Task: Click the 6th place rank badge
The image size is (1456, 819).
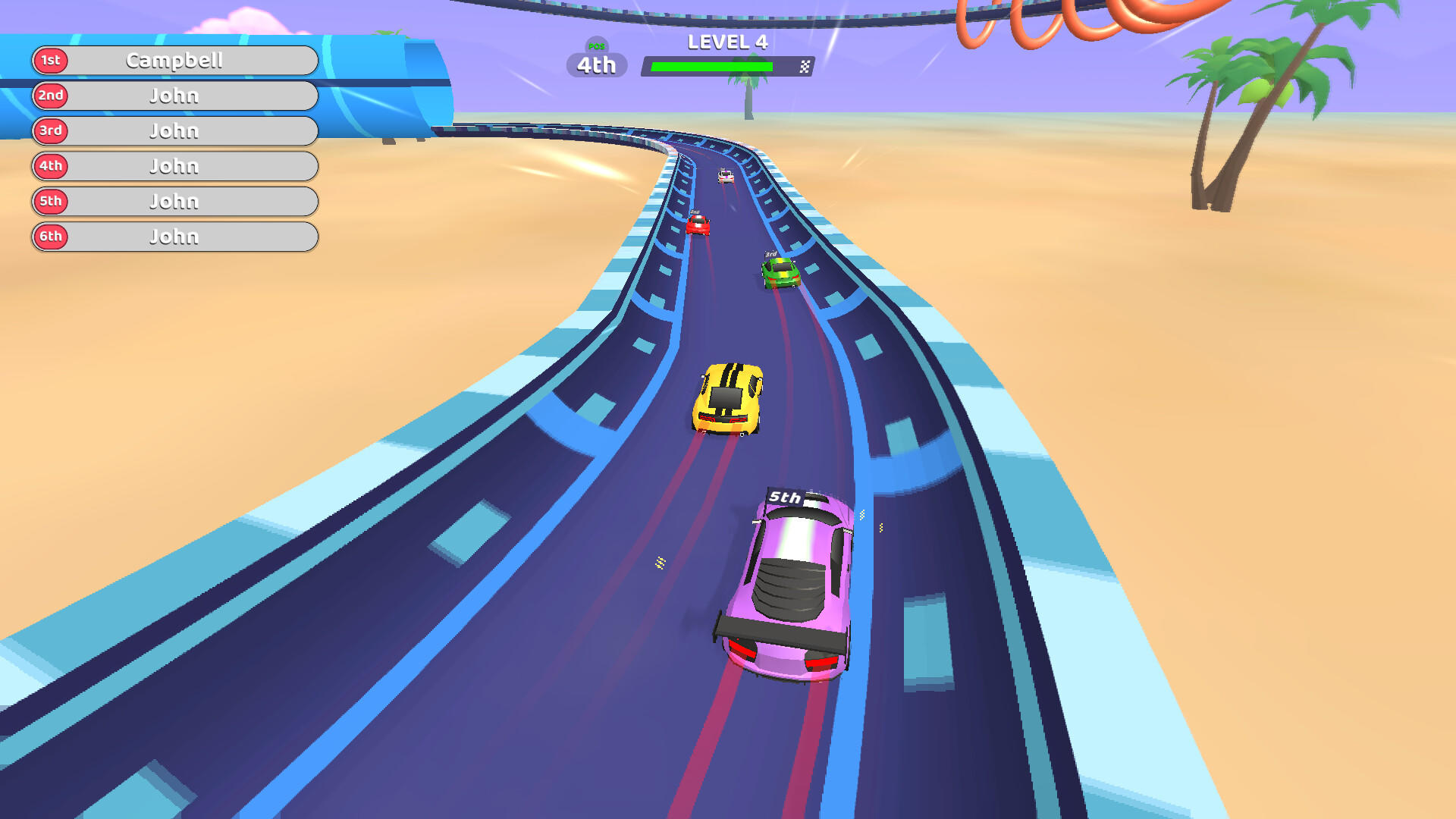Action: click(50, 237)
